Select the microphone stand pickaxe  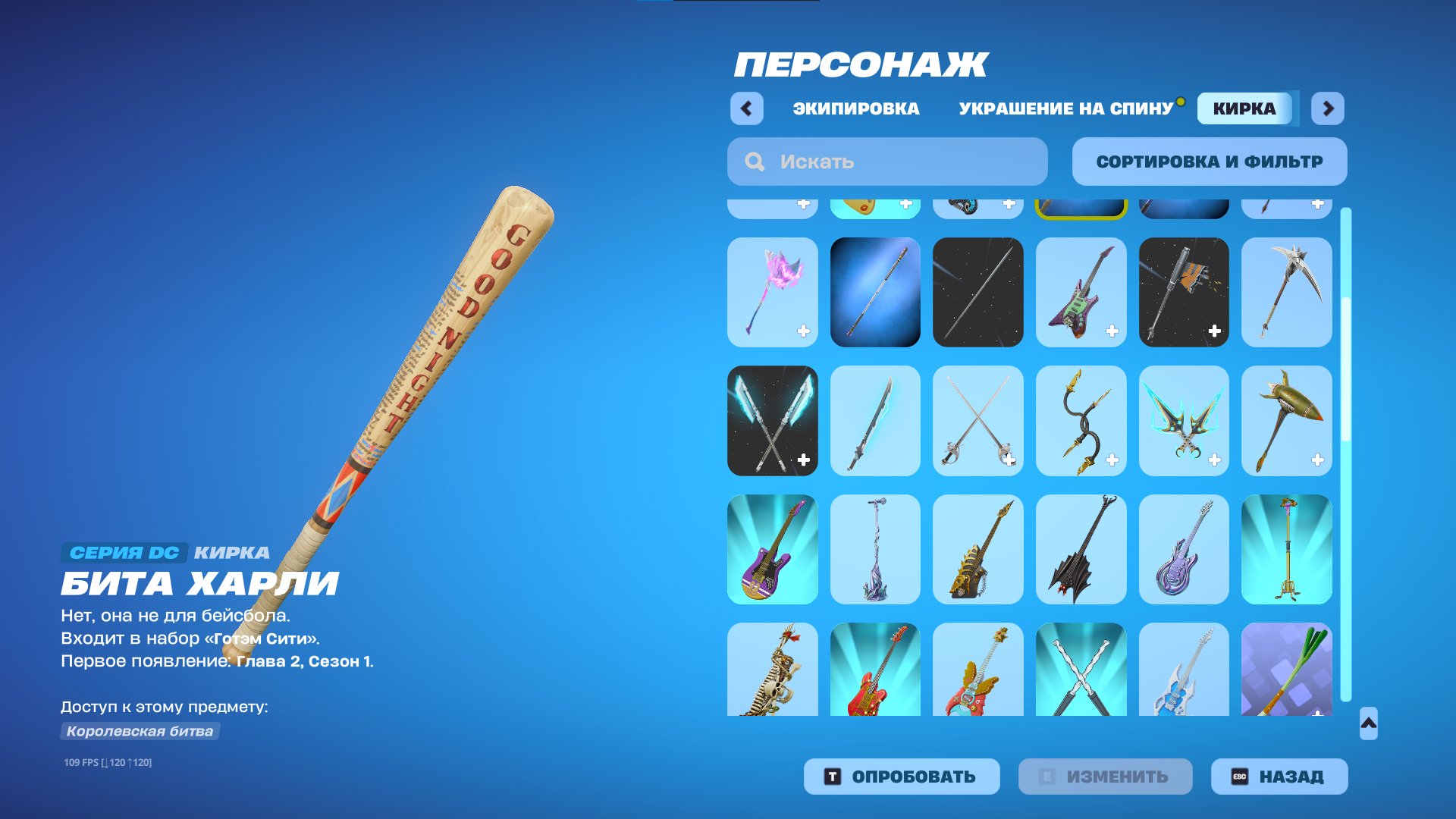click(x=875, y=549)
